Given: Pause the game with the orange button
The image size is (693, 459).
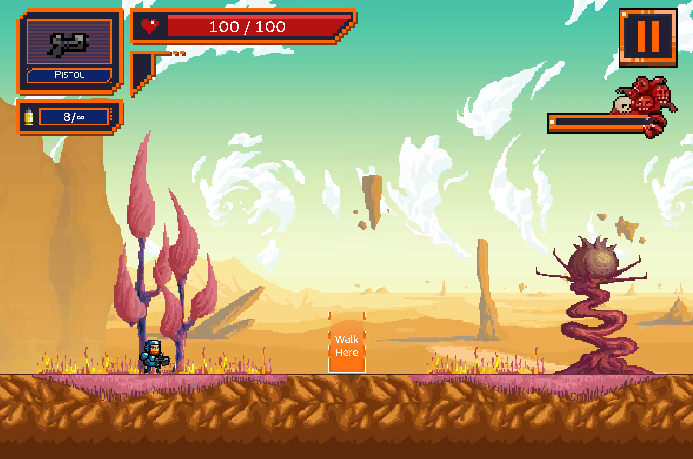Looking at the screenshot, I should point(648,37).
